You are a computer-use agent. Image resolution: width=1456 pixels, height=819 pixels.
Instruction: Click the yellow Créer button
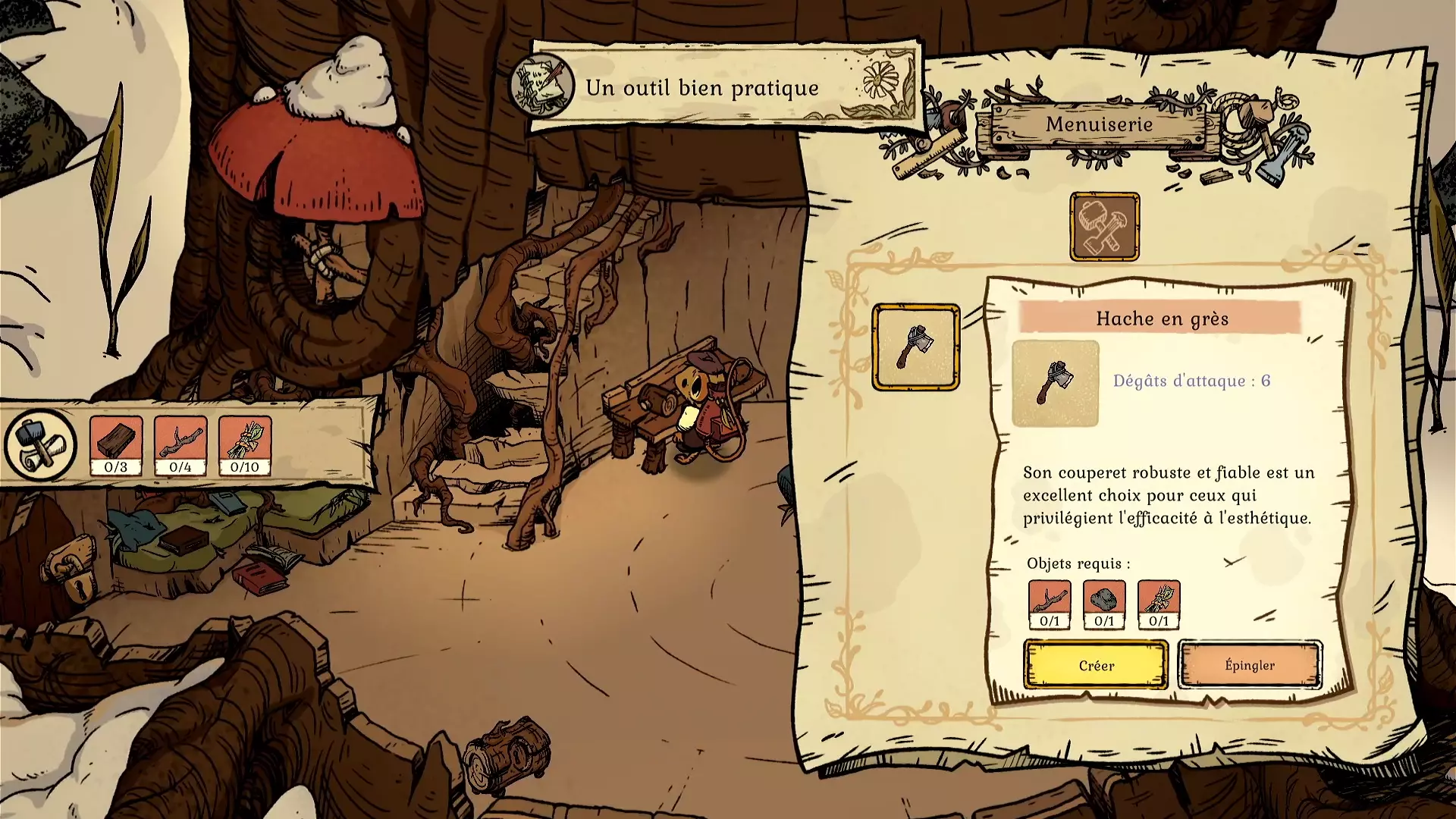1096,665
